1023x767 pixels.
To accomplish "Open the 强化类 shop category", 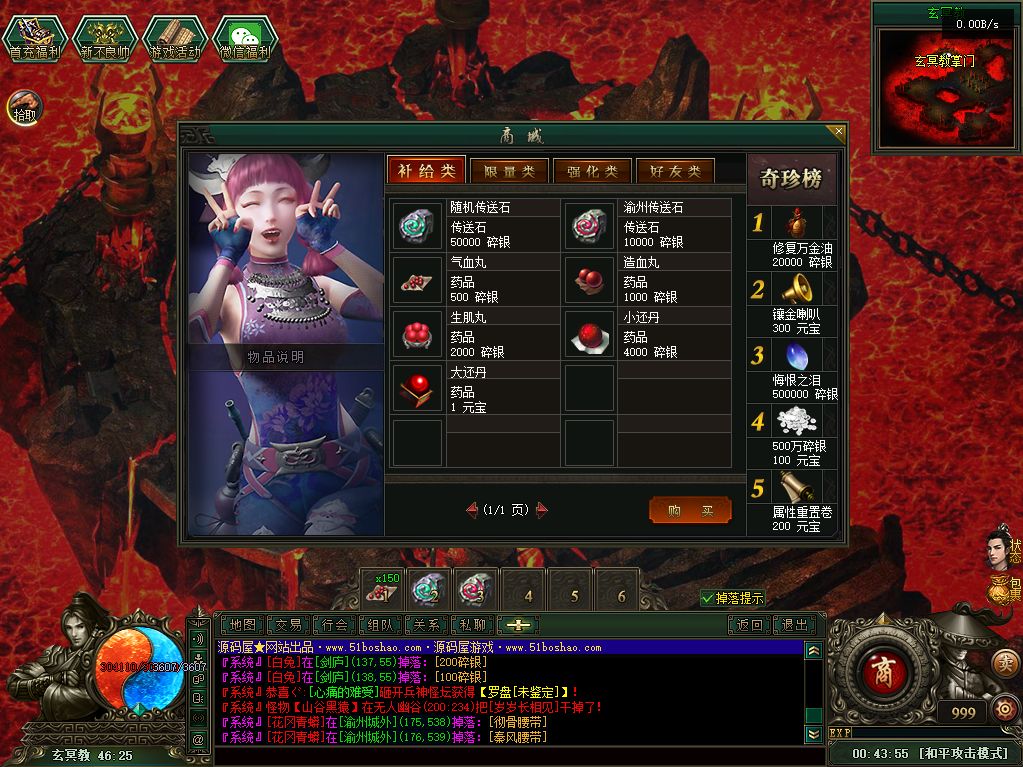I will [x=592, y=171].
